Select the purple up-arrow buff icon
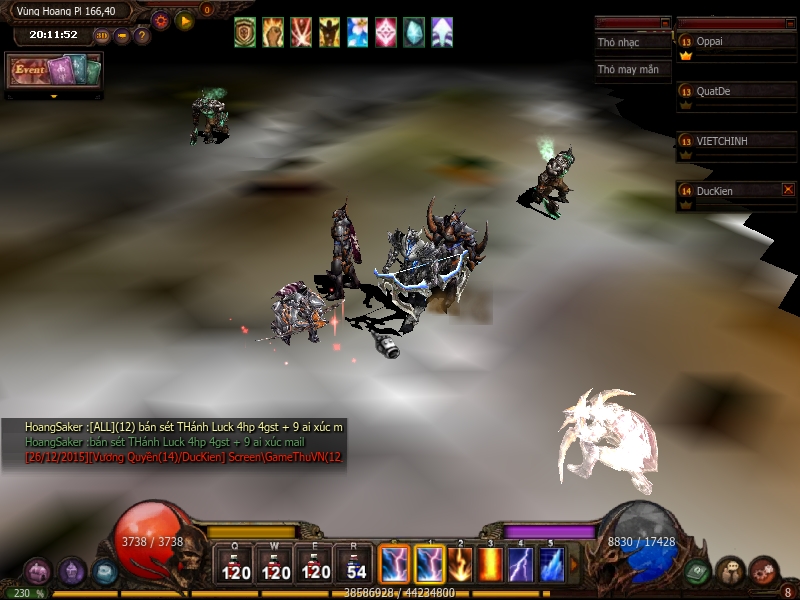The width and height of the screenshot is (800, 600). (x=442, y=32)
